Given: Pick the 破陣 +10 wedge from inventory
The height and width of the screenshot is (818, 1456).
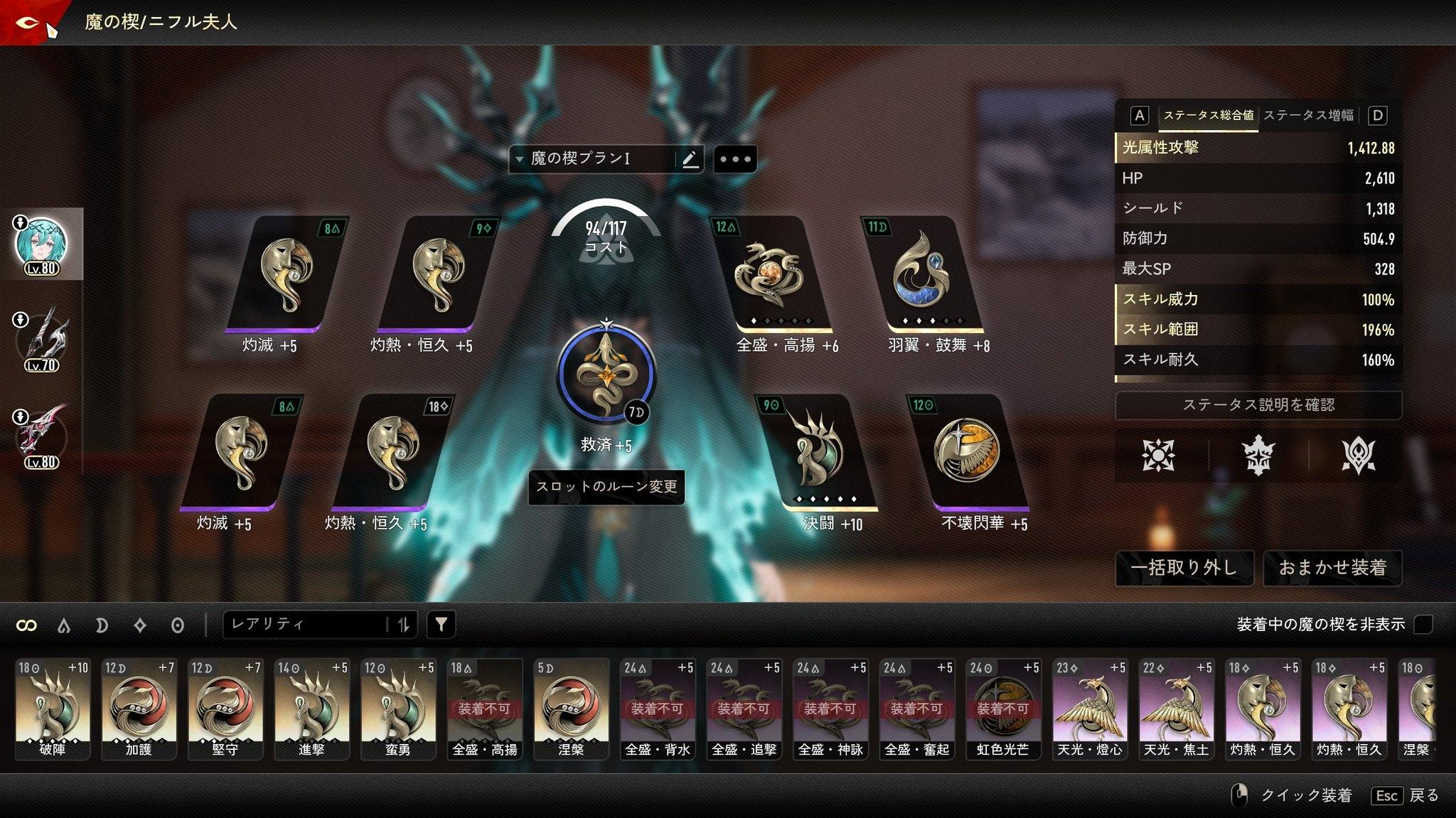Looking at the screenshot, I should (x=53, y=709).
